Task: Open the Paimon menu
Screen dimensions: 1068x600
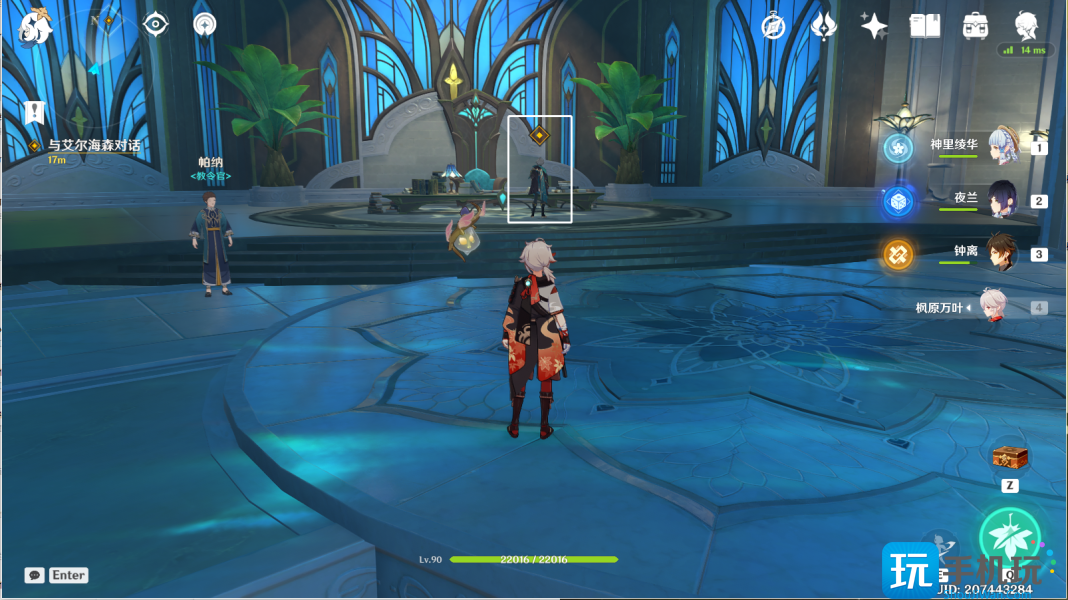Action: point(36,26)
